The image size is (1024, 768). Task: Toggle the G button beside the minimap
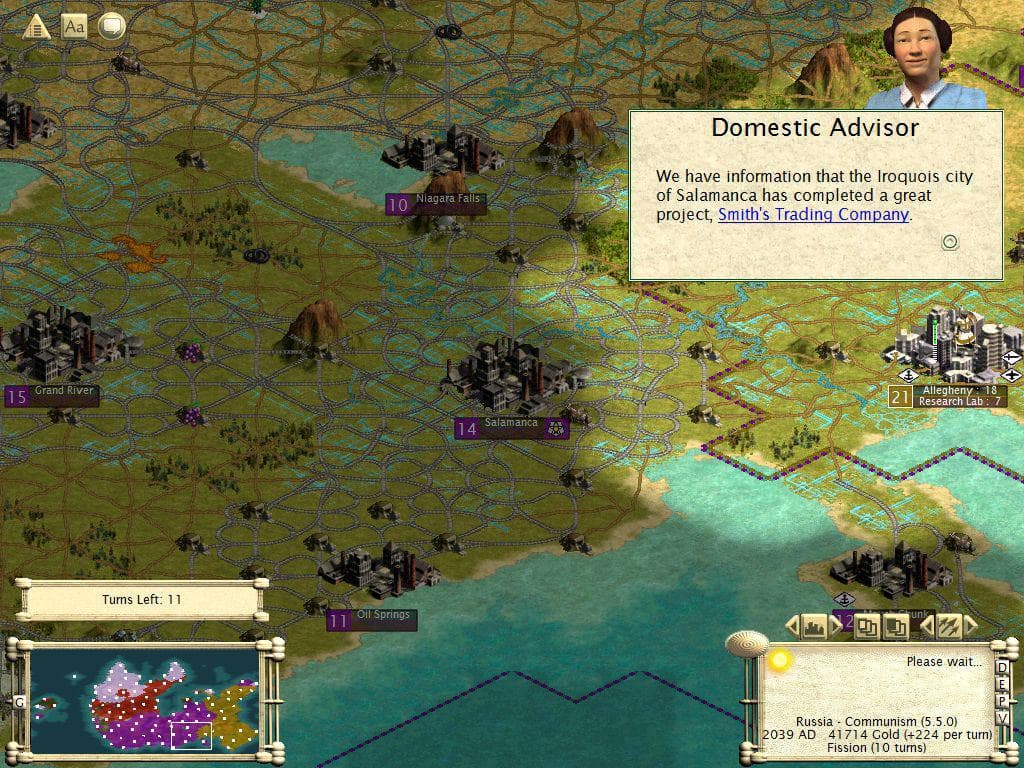coord(18,702)
